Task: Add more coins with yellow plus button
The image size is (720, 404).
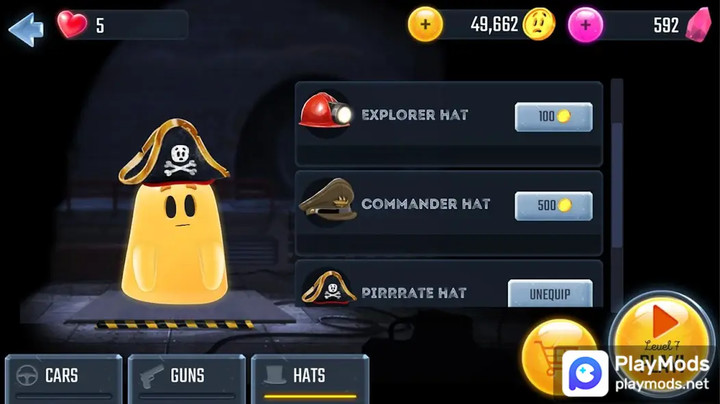Action: (425, 24)
